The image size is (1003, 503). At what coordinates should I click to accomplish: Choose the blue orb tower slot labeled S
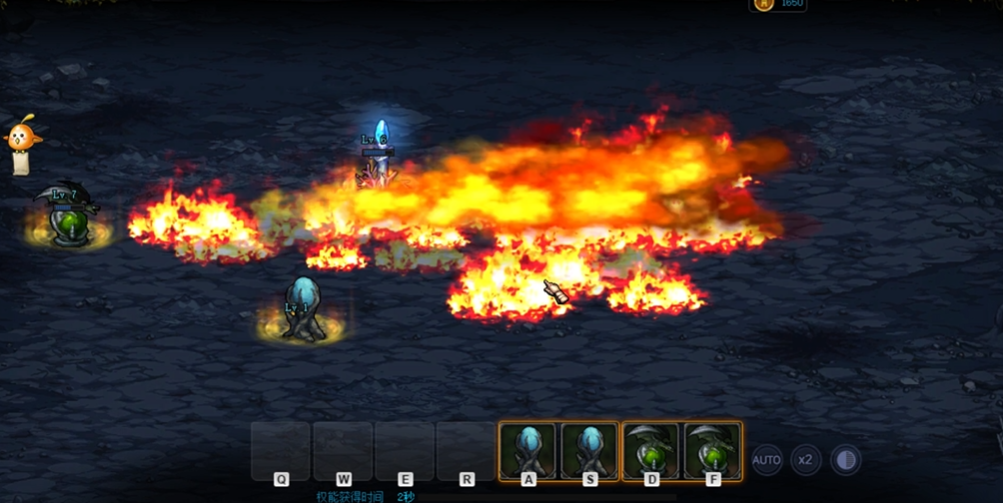point(590,450)
